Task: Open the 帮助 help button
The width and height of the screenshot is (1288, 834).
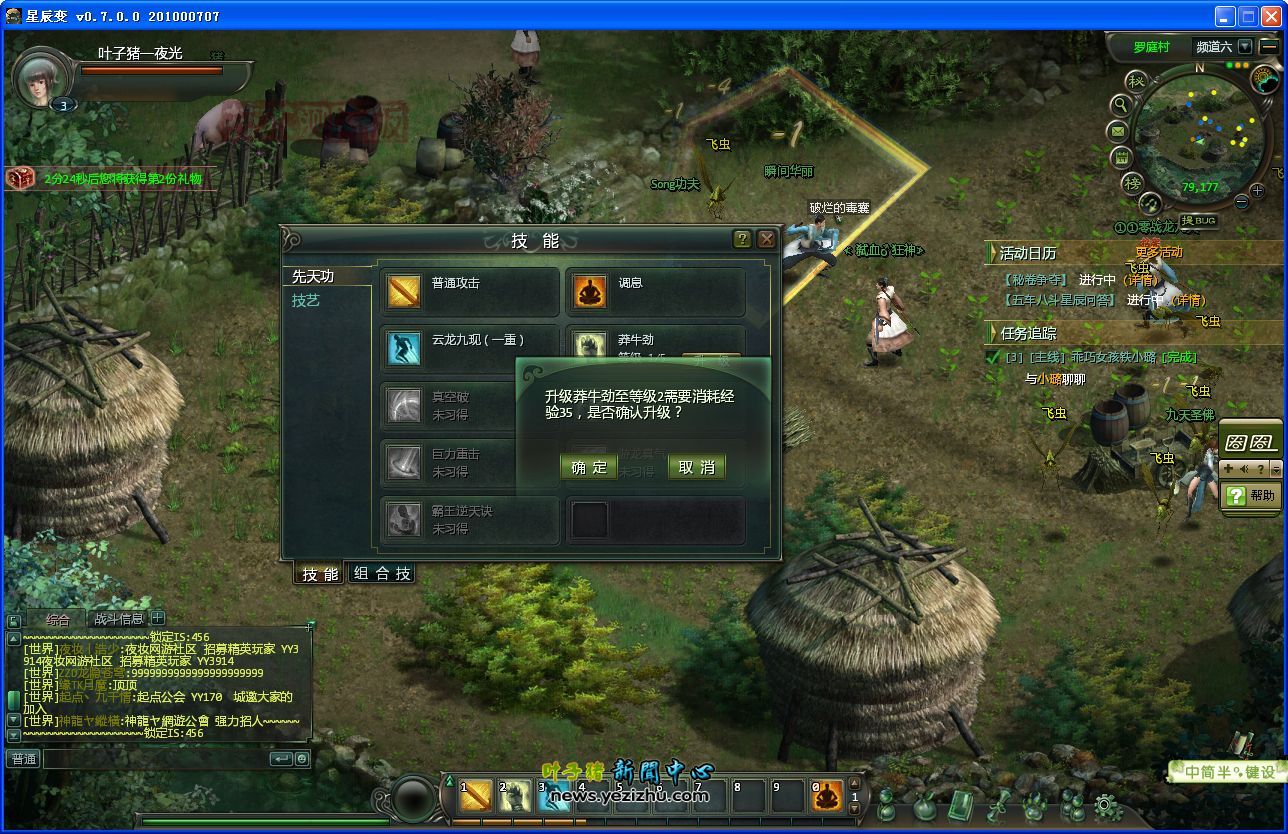Action: pos(1251,495)
